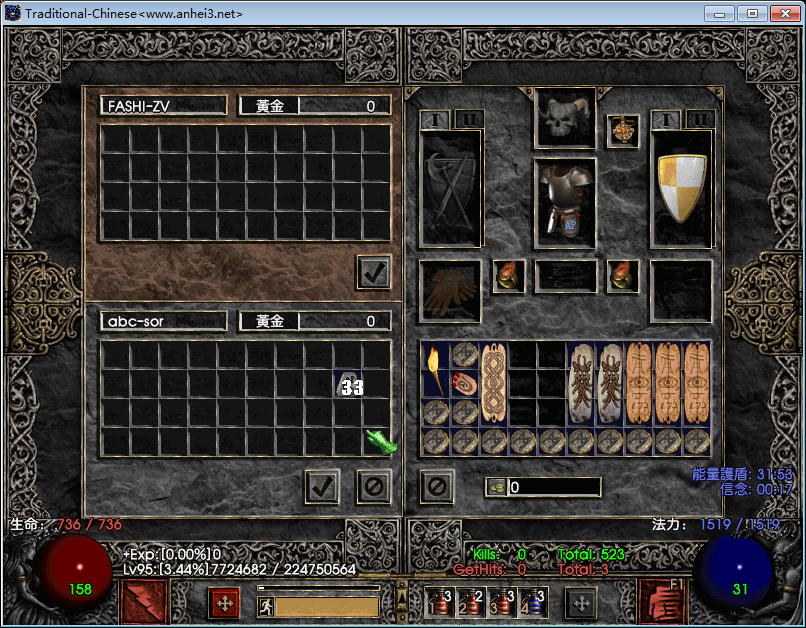Toggle the run/walk button
The height and width of the screenshot is (628, 806).
pyautogui.click(x=266, y=605)
